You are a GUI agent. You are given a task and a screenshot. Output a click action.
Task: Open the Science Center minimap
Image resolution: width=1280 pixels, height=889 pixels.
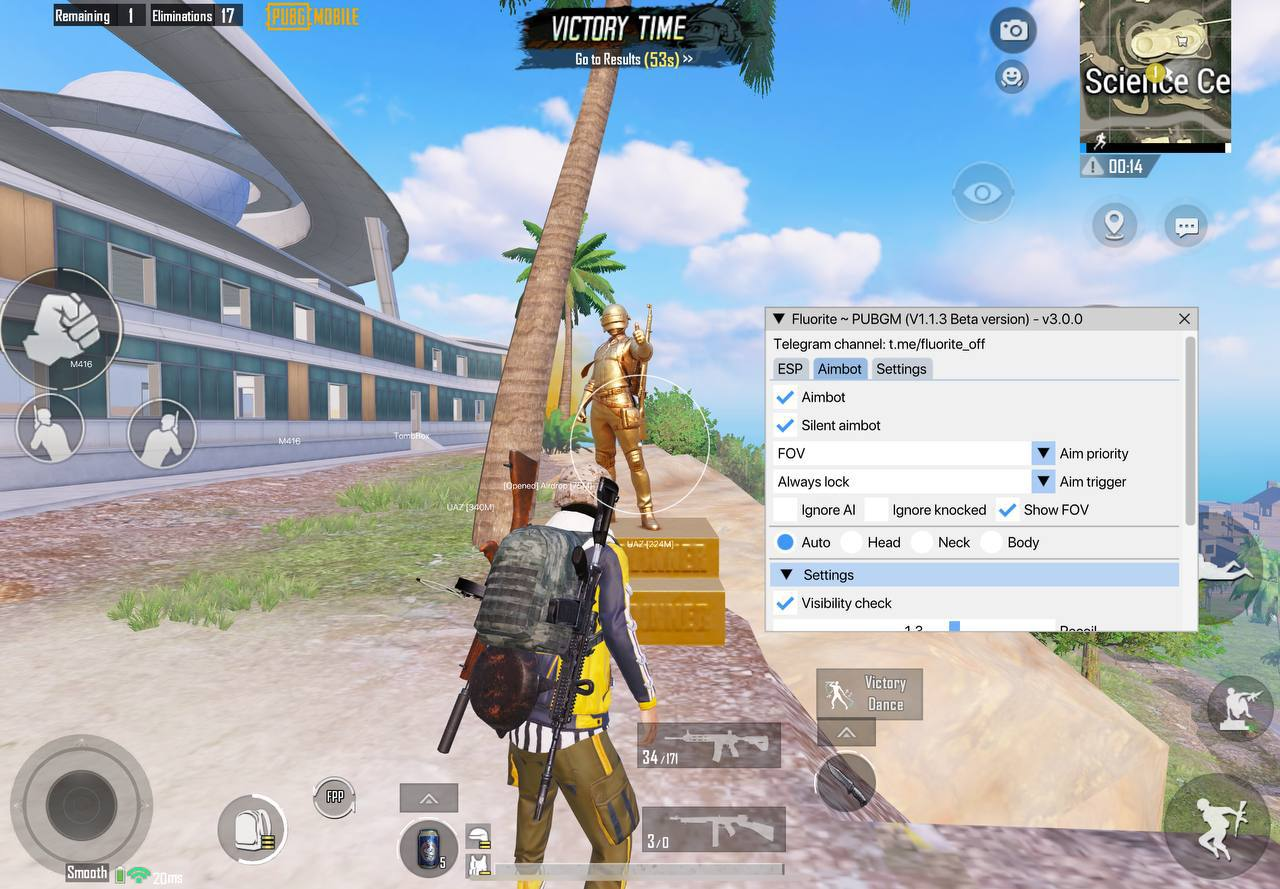pyautogui.click(x=1155, y=75)
